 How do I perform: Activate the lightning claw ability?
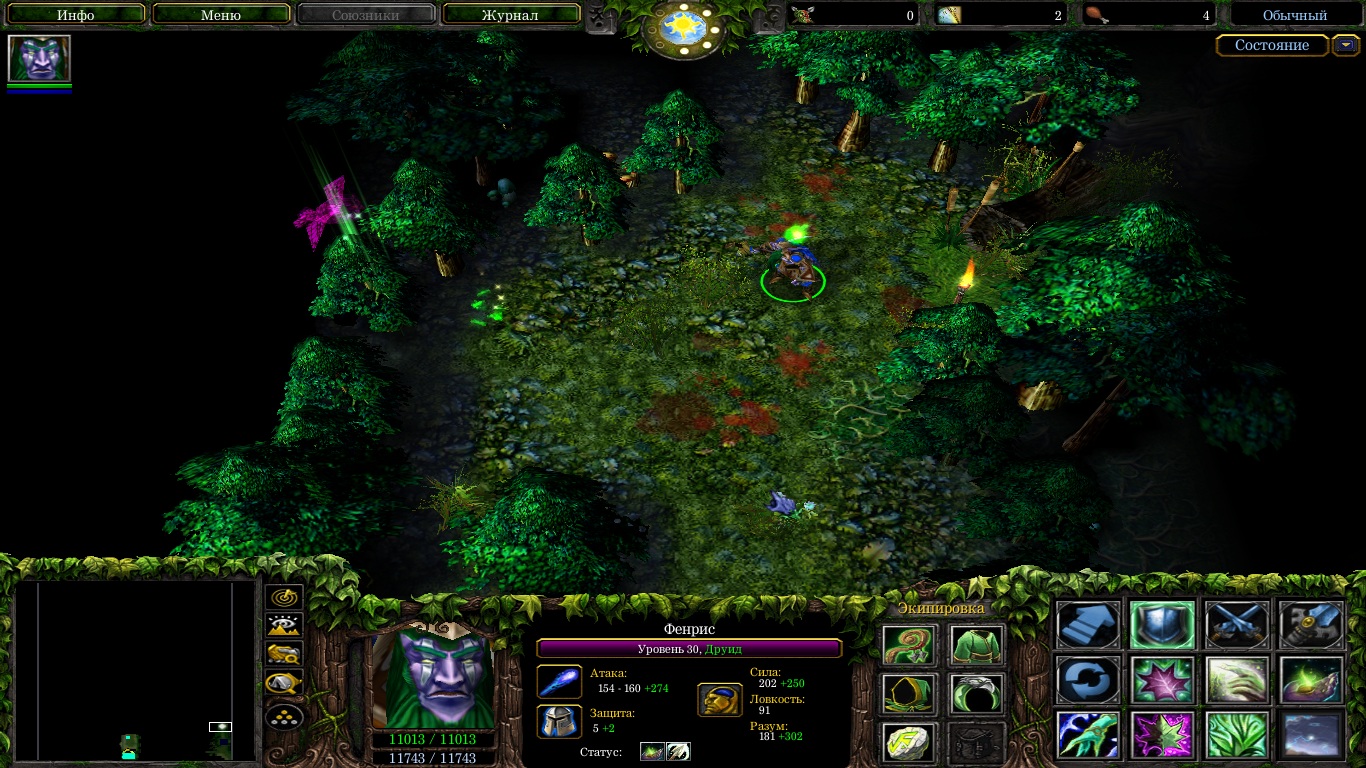(1088, 734)
